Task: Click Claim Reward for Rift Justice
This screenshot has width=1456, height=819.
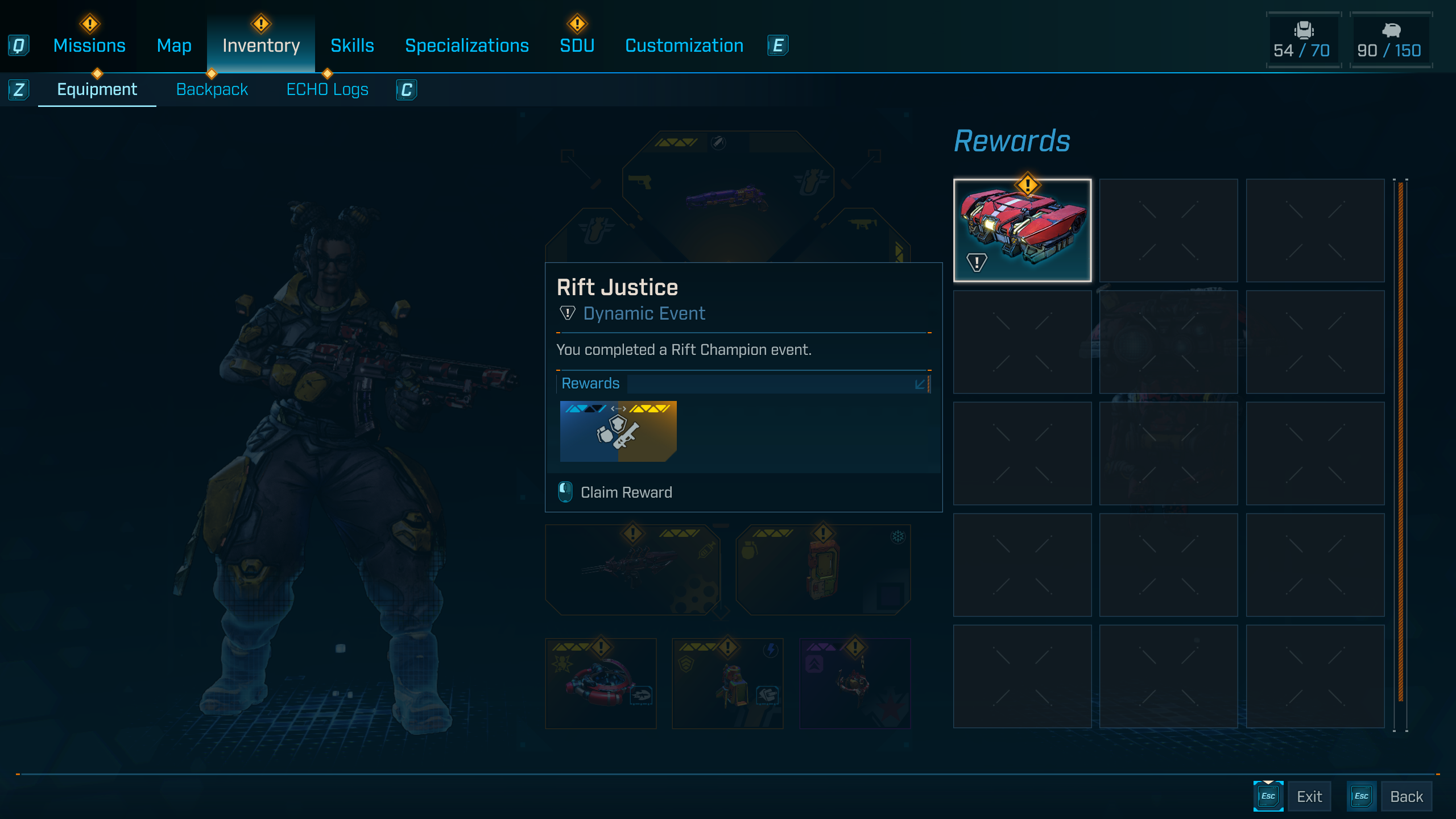Action: coord(626,492)
